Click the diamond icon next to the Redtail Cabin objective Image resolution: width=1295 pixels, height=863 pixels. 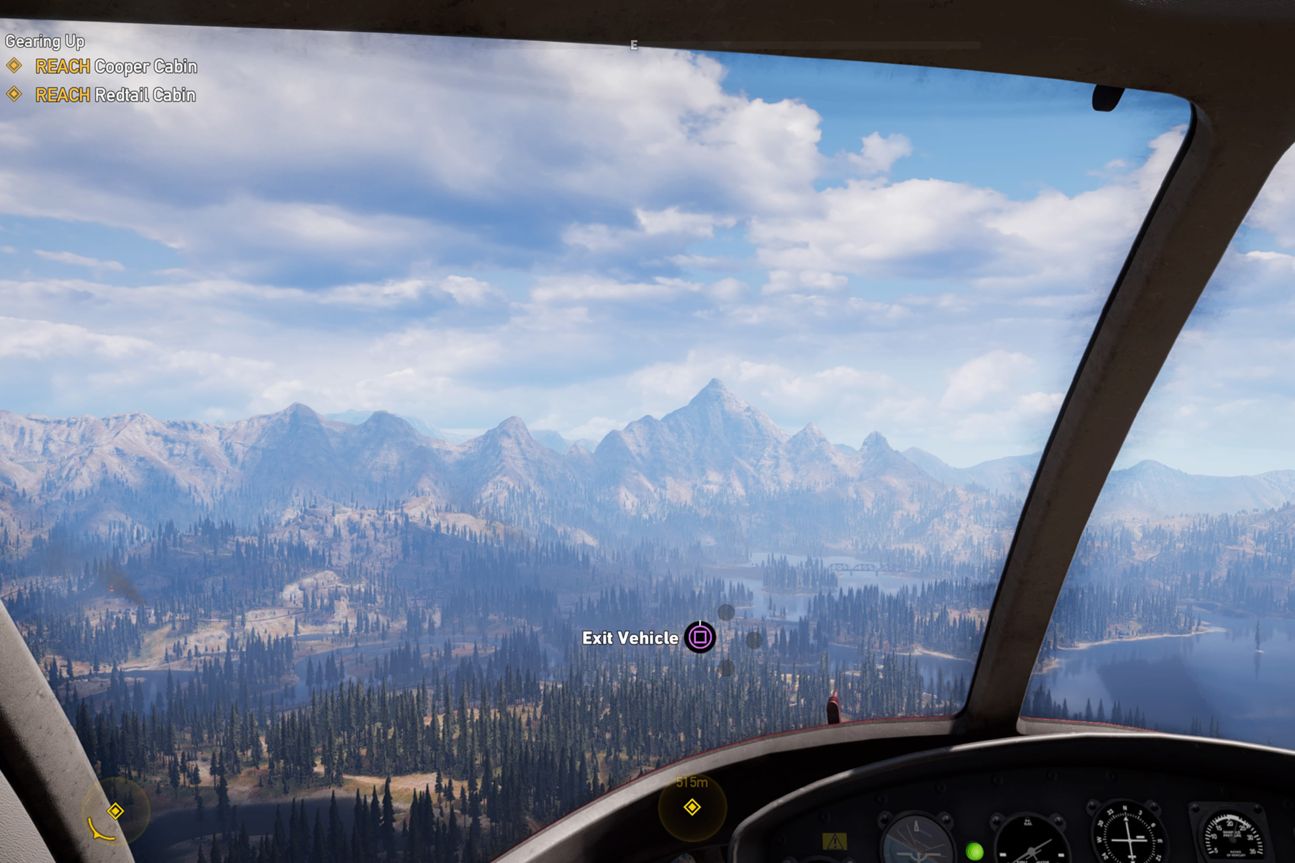(15, 94)
